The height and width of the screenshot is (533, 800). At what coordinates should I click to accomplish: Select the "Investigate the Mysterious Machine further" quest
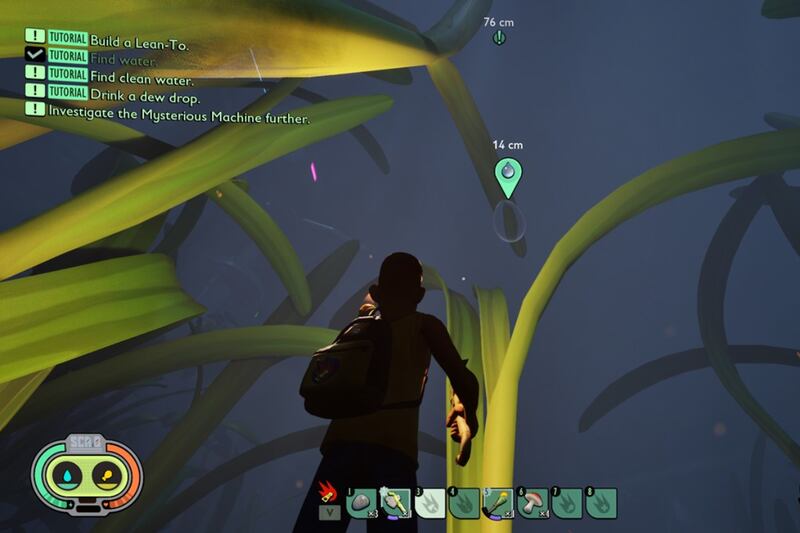click(180, 117)
